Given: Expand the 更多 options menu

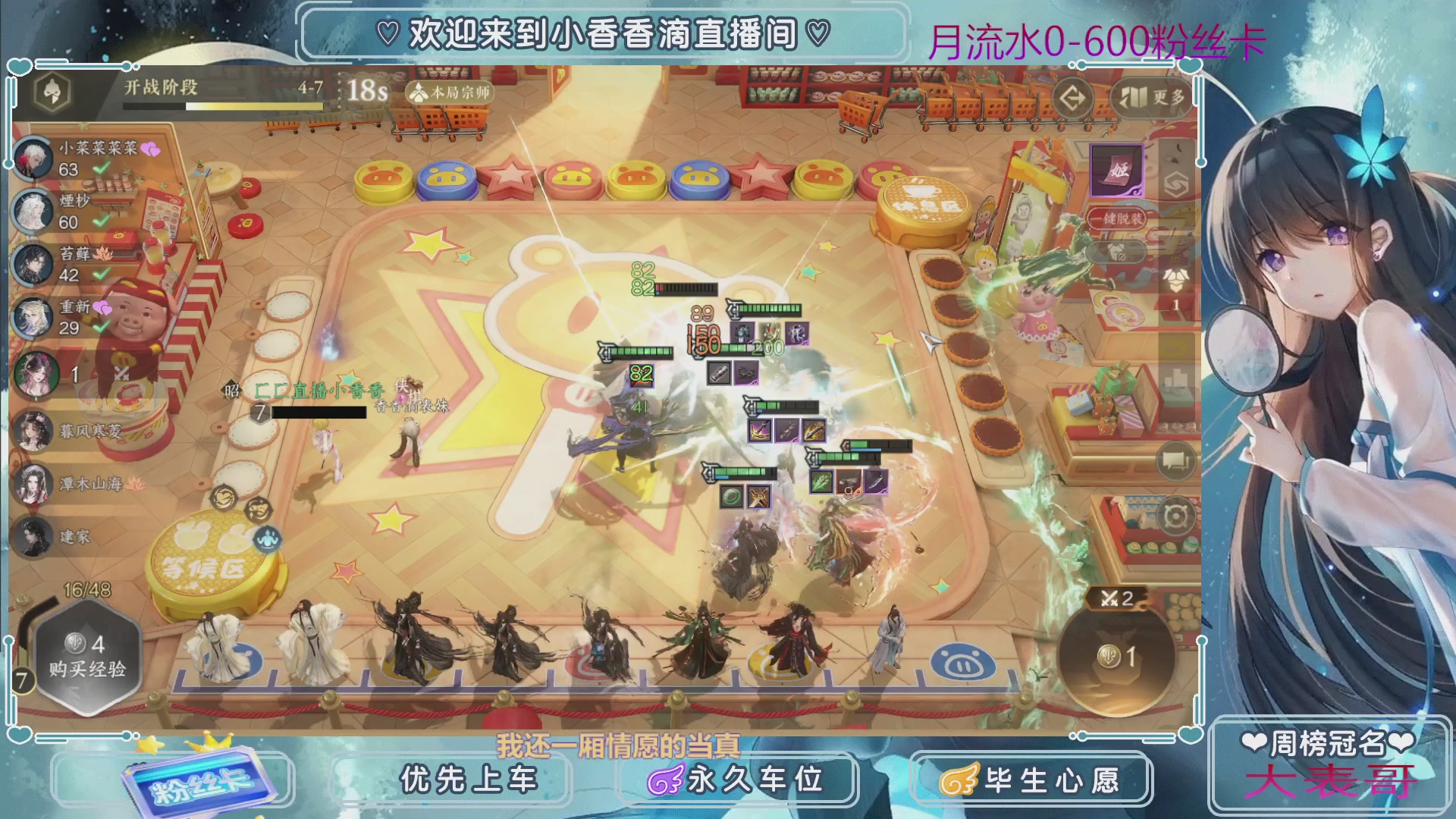Looking at the screenshot, I should click(1153, 99).
